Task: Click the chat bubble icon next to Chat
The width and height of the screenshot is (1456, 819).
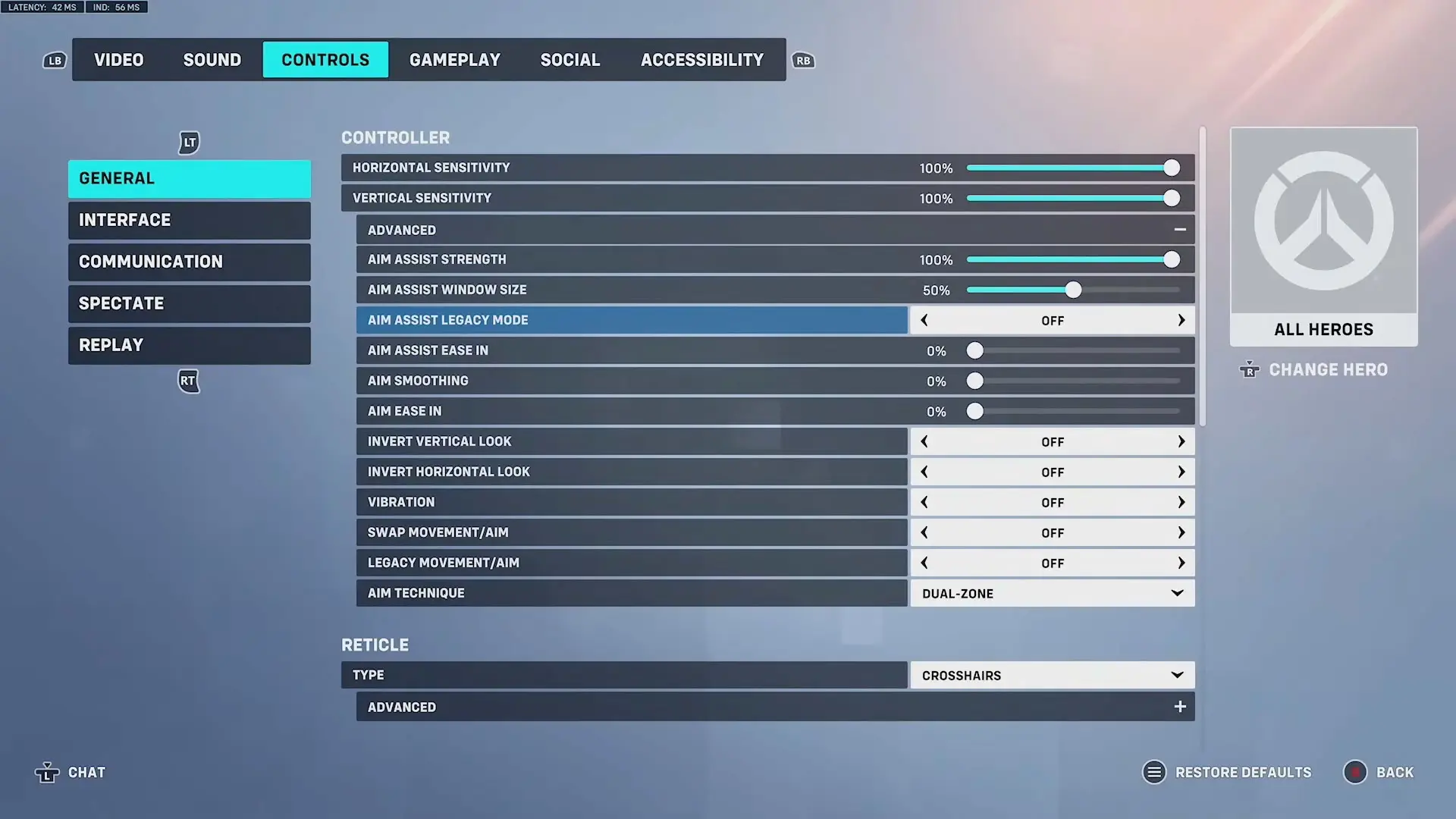Action: [48, 772]
